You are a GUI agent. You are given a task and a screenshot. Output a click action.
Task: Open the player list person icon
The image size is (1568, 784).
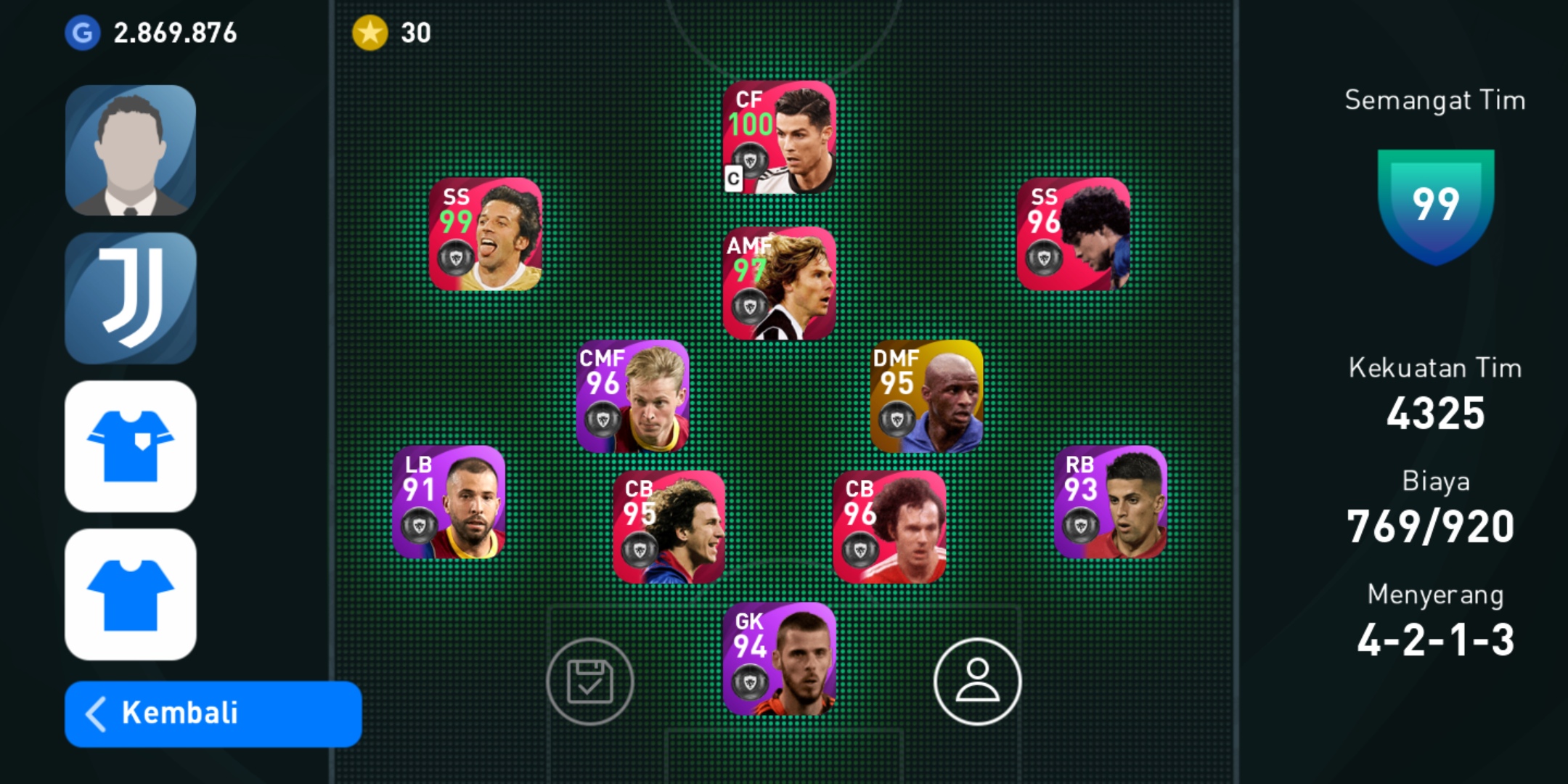pos(976,682)
